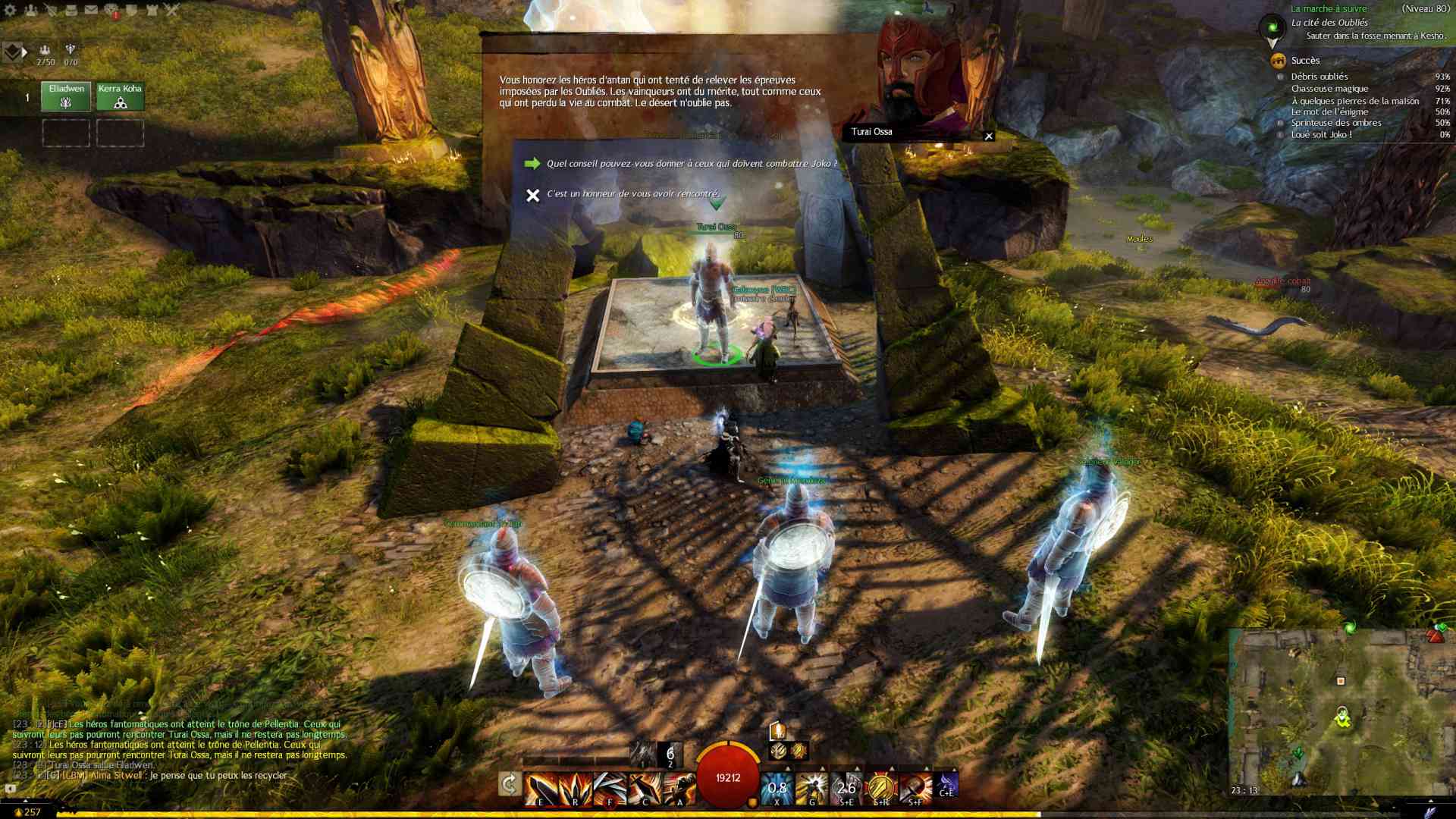This screenshot has height=819, width=1456.
Task: Open the squad panel commander tag icon
Action: pos(14,52)
